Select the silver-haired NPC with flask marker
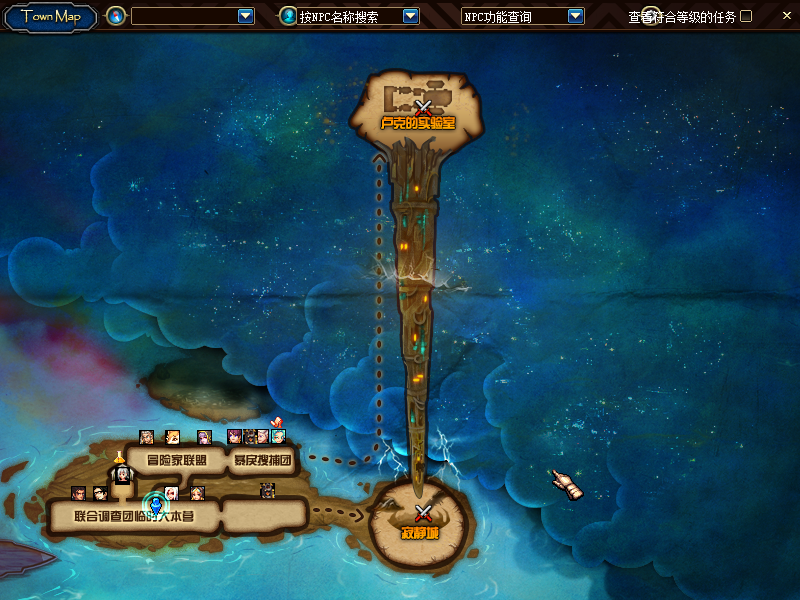The height and width of the screenshot is (600, 800). tap(122, 474)
